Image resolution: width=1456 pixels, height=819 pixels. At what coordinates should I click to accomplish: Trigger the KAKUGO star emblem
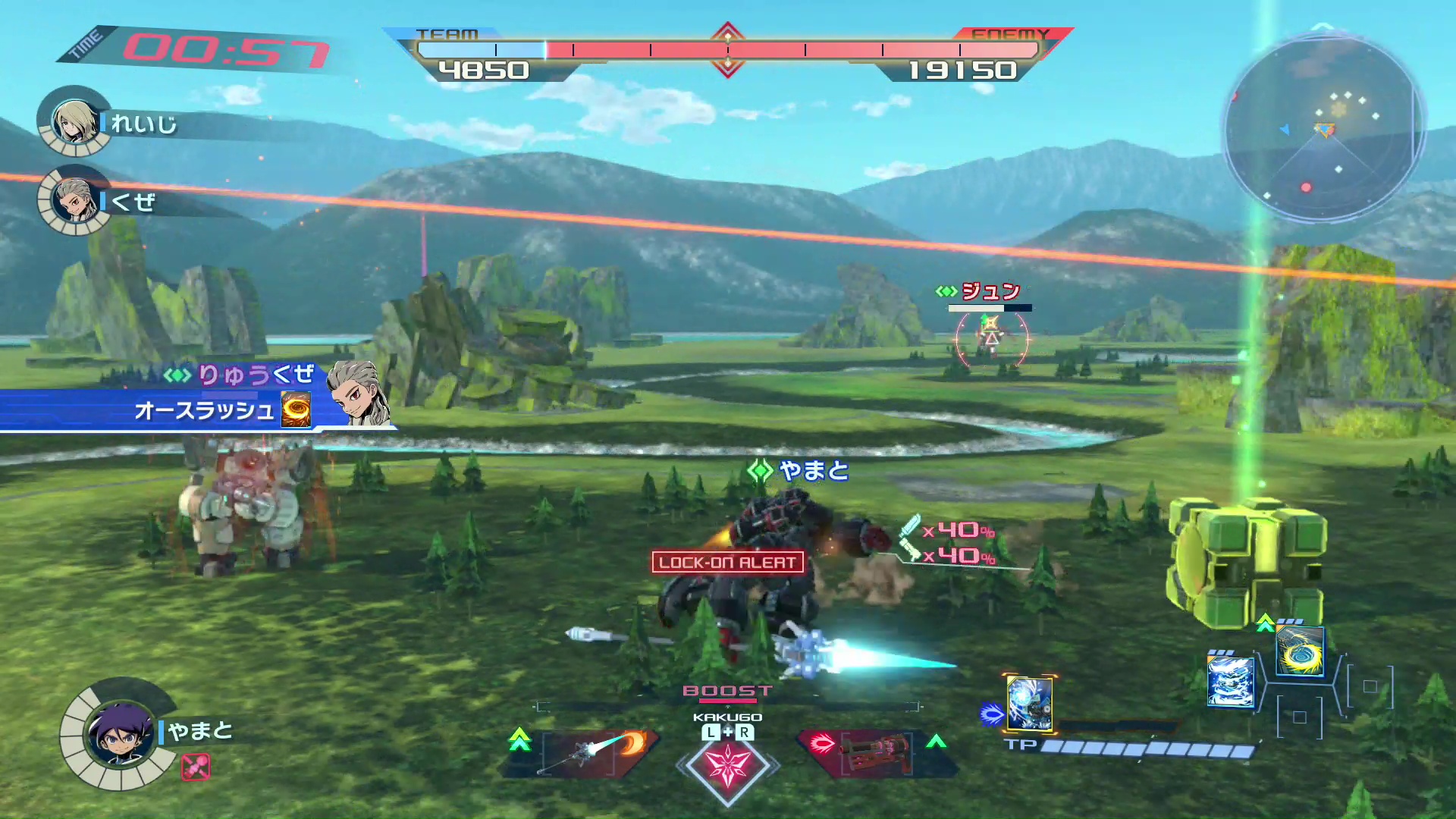[727, 766]
